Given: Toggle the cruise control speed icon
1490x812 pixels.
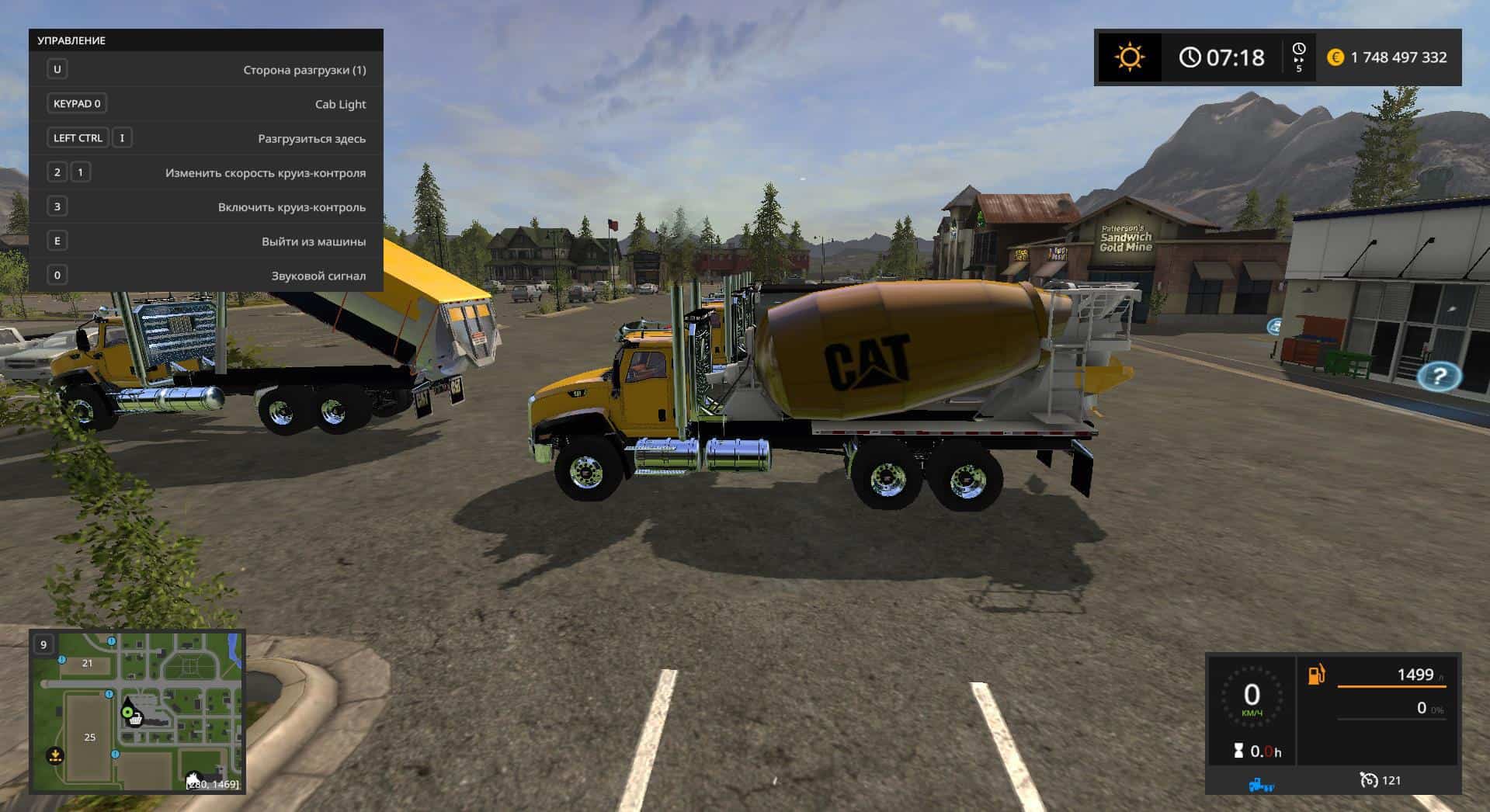Looking at the screenshot, I should point(1369,780).
